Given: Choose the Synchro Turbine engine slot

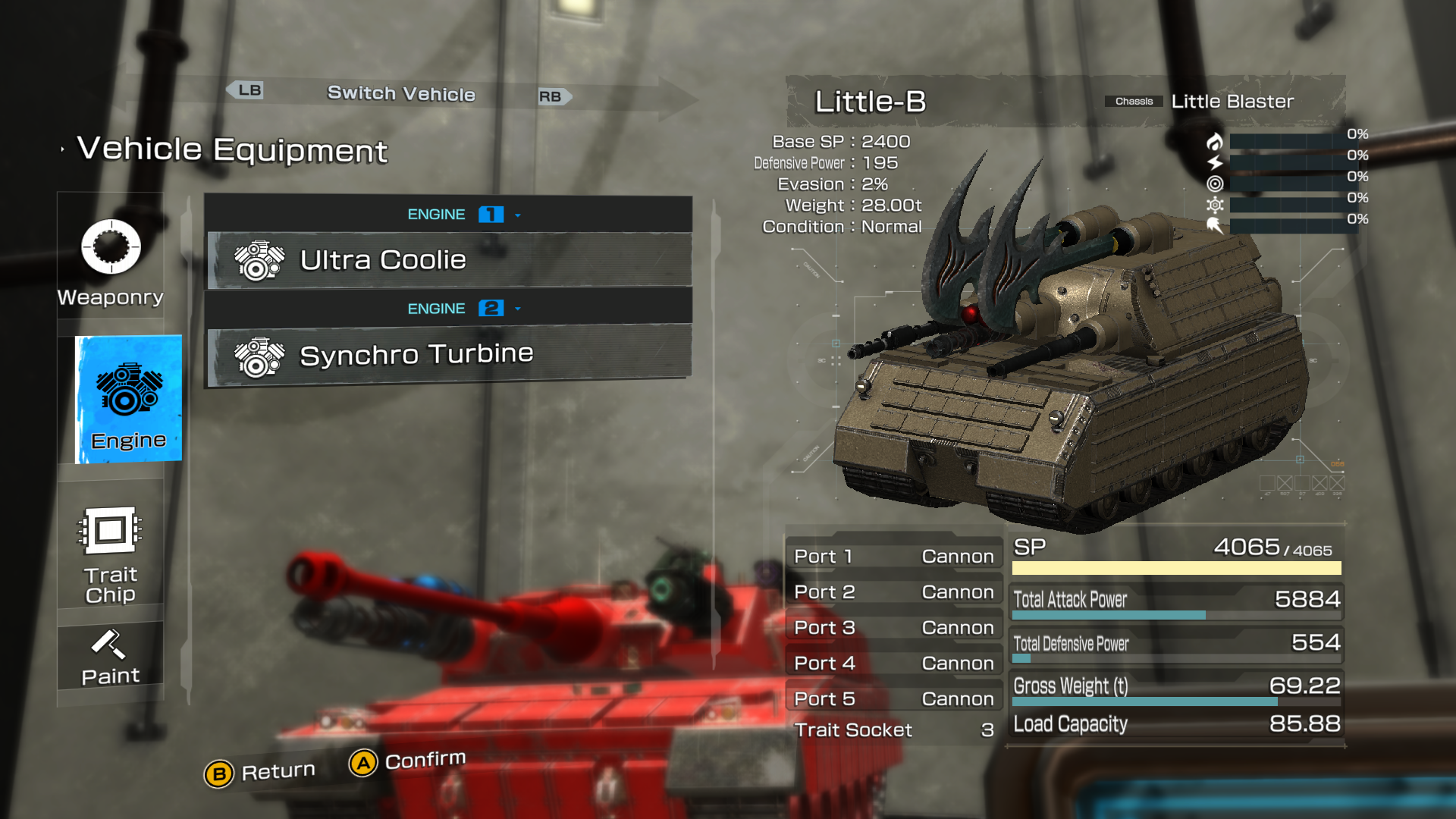Looking at the screenshot, I should tap(449, 355).
